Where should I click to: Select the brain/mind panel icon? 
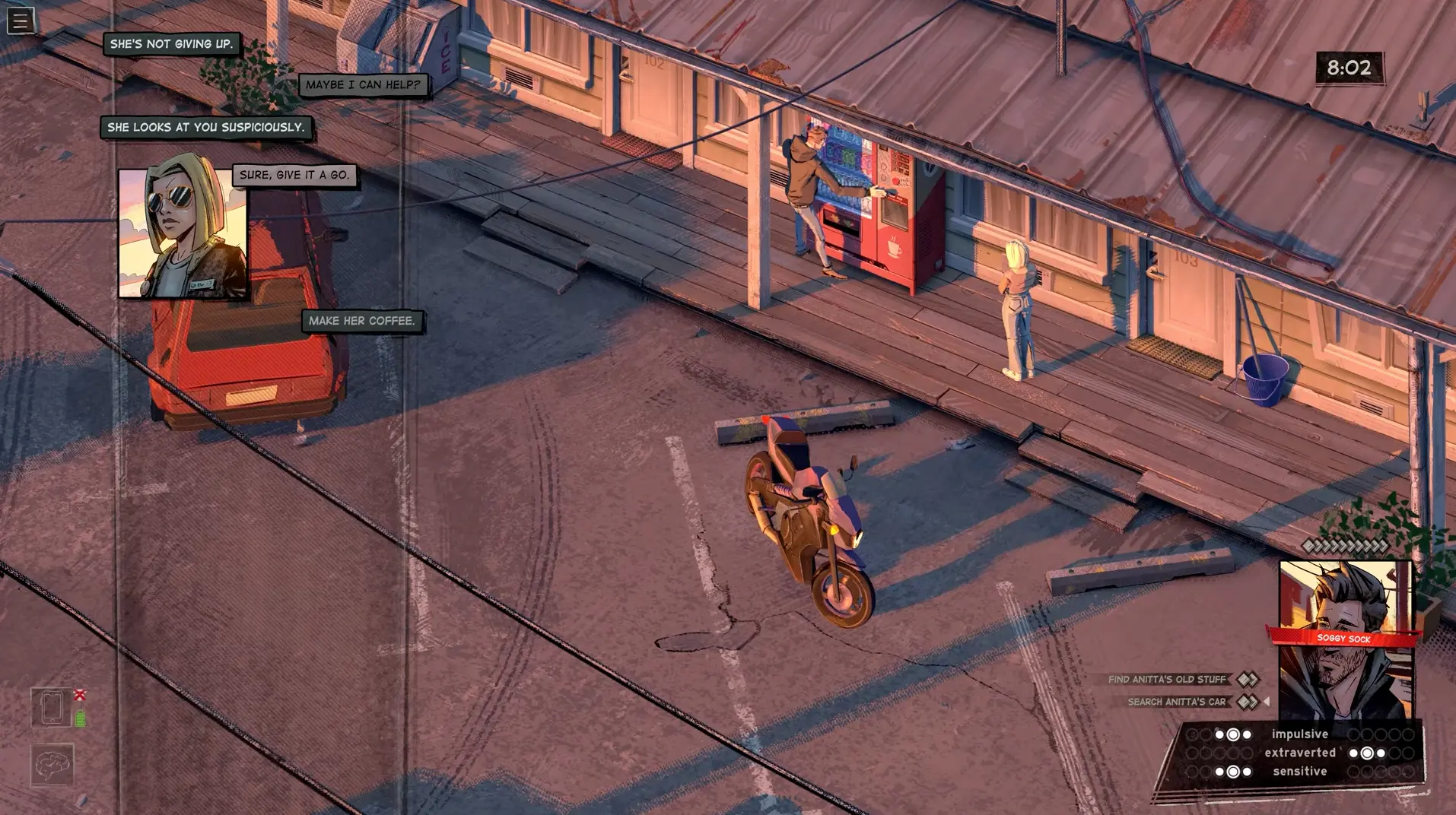point(51,765)
